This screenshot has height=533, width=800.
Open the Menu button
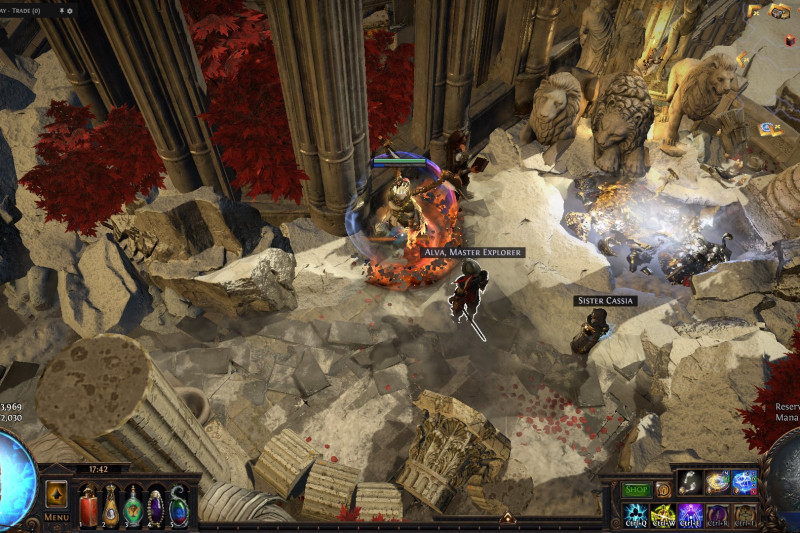coord(56,517)
